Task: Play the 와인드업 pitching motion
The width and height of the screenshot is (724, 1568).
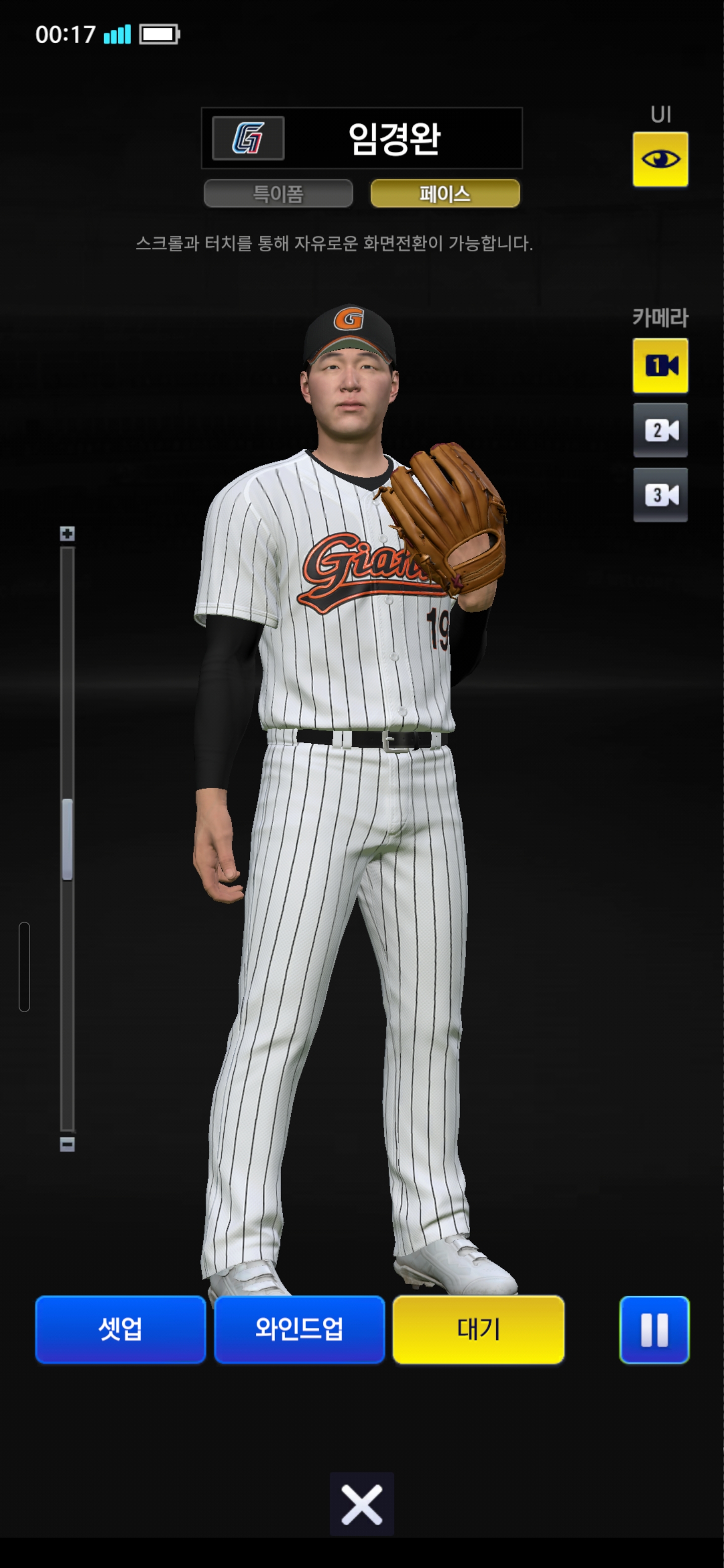Action: point(299,1329)
